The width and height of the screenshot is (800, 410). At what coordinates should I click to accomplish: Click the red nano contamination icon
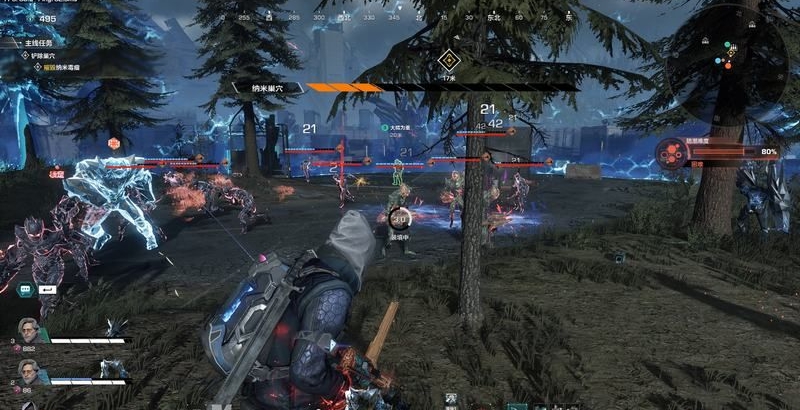tap(672, 152)
